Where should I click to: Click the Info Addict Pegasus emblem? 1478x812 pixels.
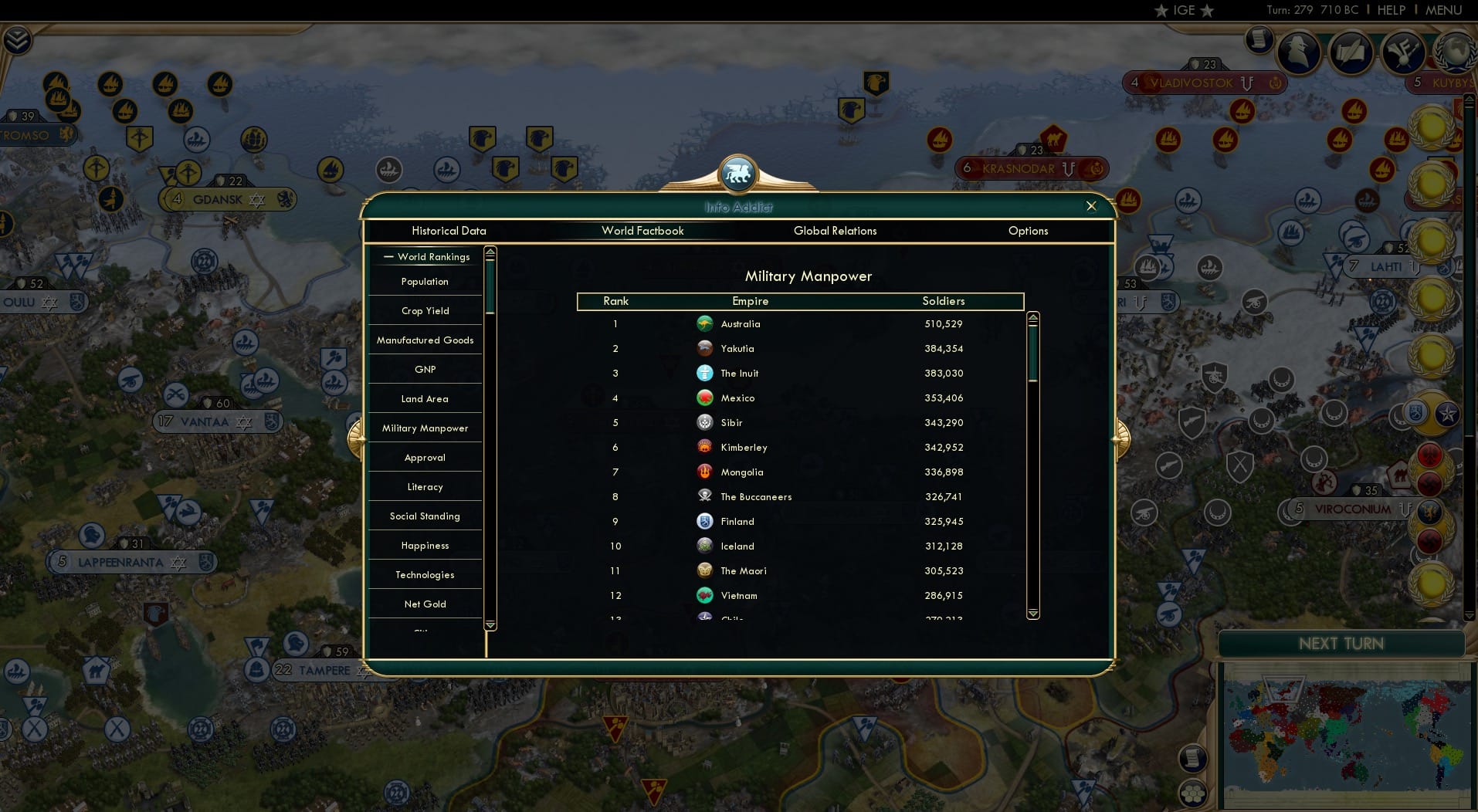click(738, 174)
